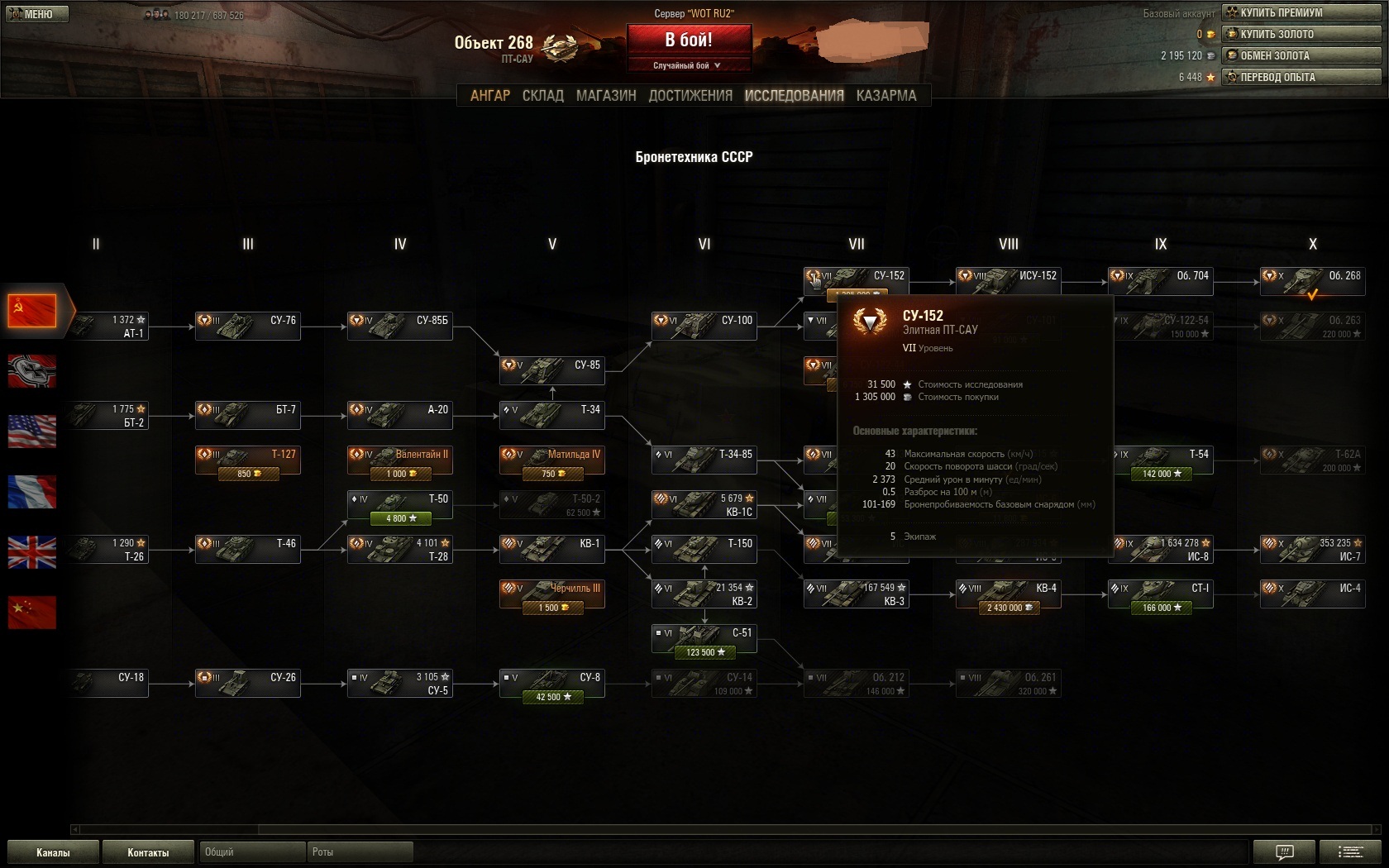
Task: Choose the French nation flag
Action: coord(32,492)
